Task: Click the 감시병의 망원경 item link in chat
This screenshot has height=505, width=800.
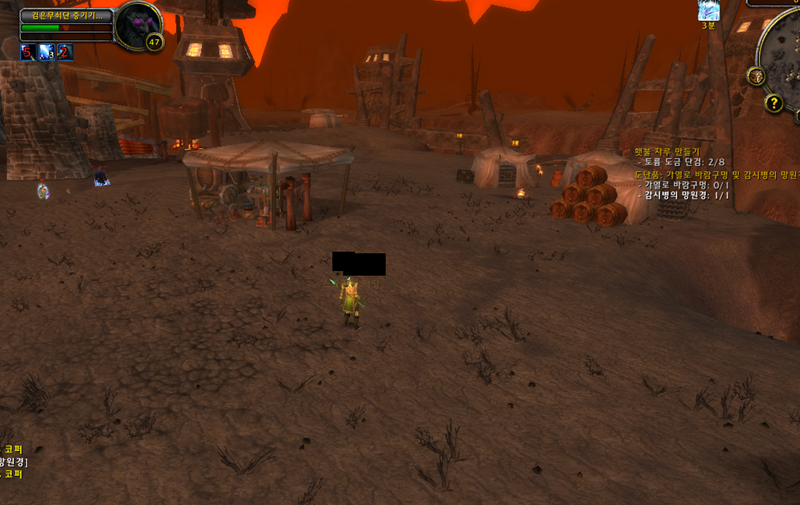Action: [12, 461]
